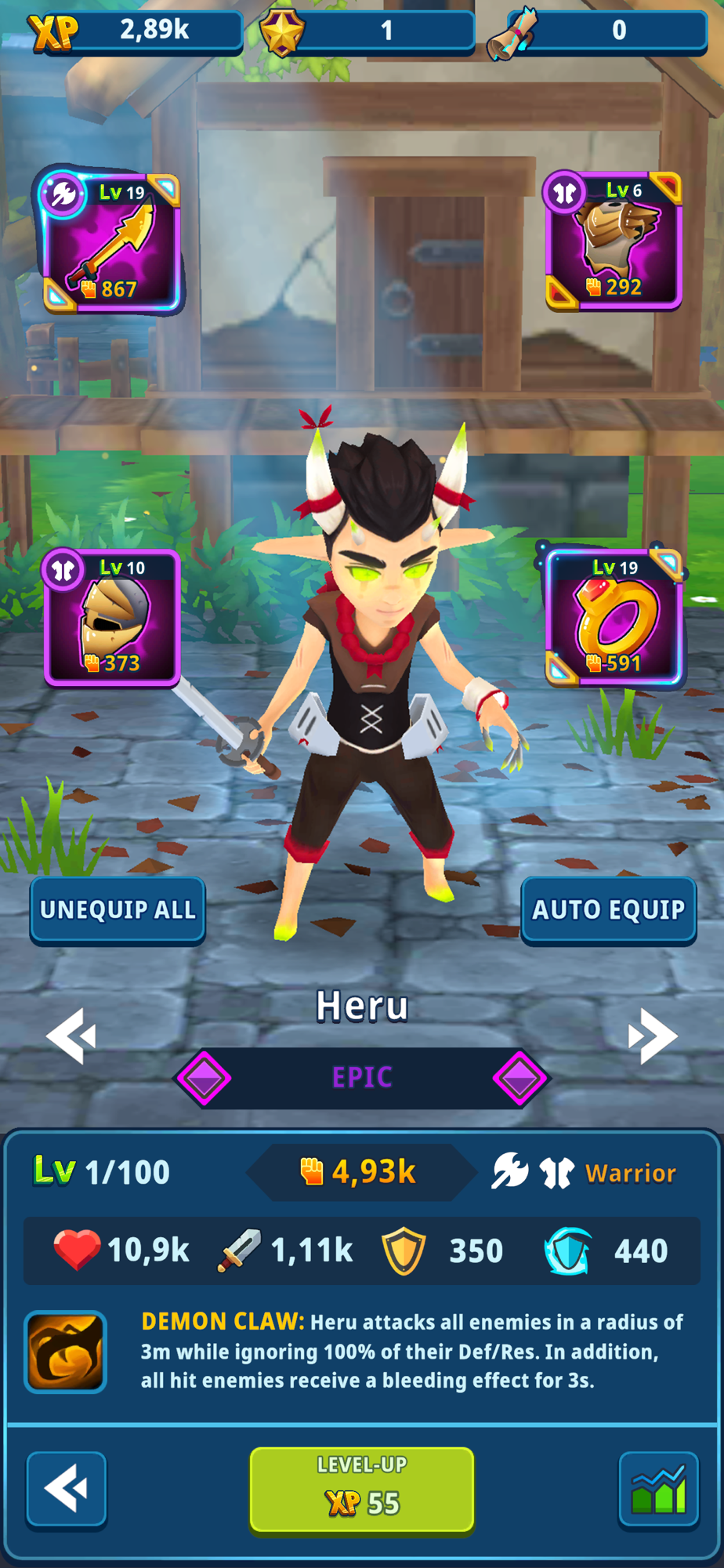Show the next hero

click(652, 1036)
